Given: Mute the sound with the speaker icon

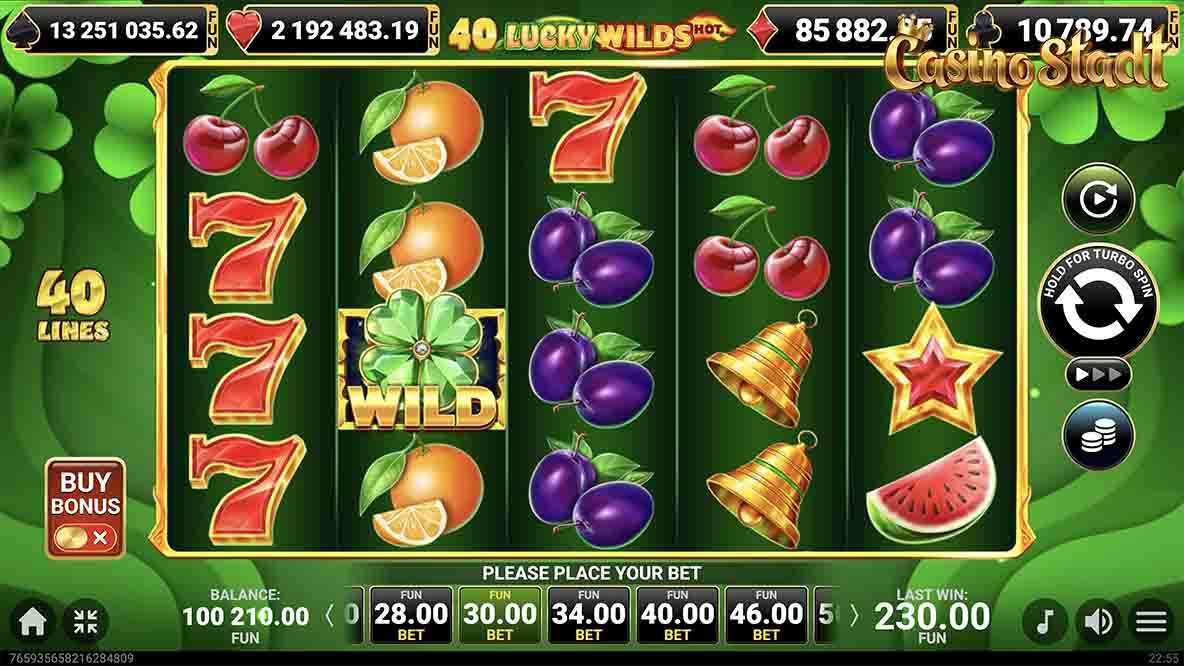Looking at the screenshot, I should pos(1098,622).
